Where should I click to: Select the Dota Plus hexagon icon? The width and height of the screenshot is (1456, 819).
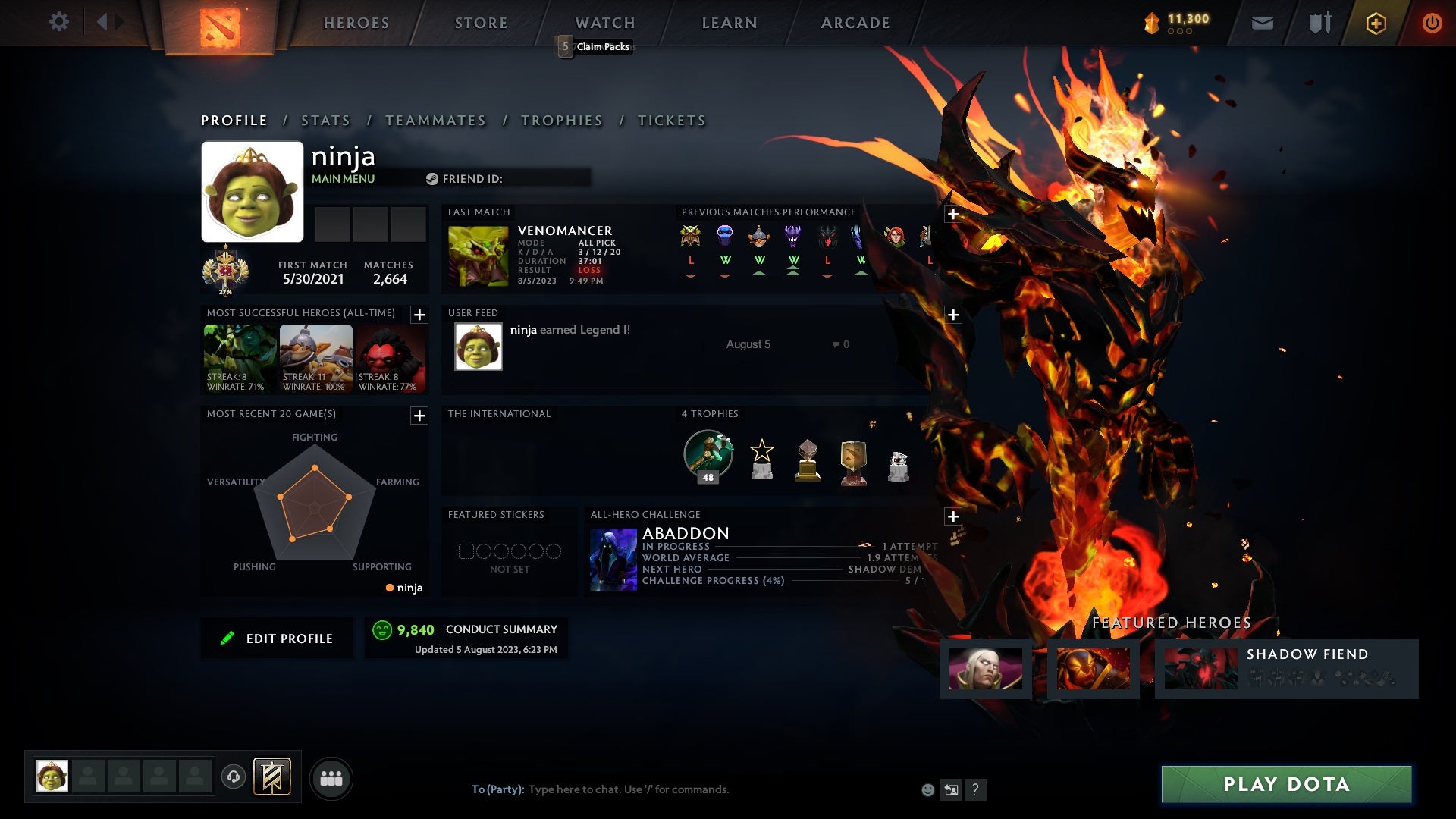pyautogui.click(x=1375, y=23)
